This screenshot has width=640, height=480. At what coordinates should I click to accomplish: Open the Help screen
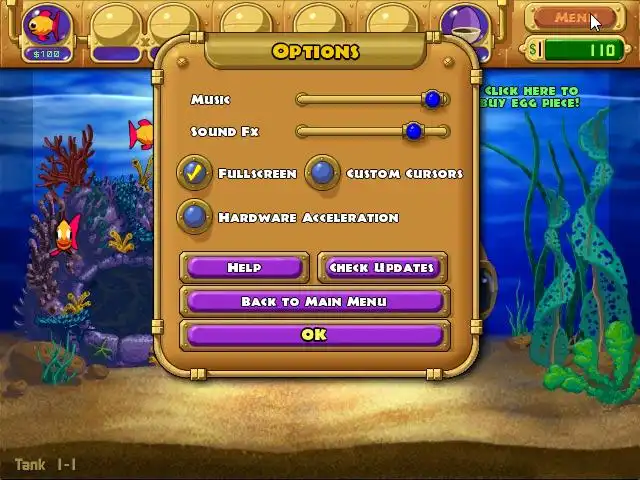244,267
